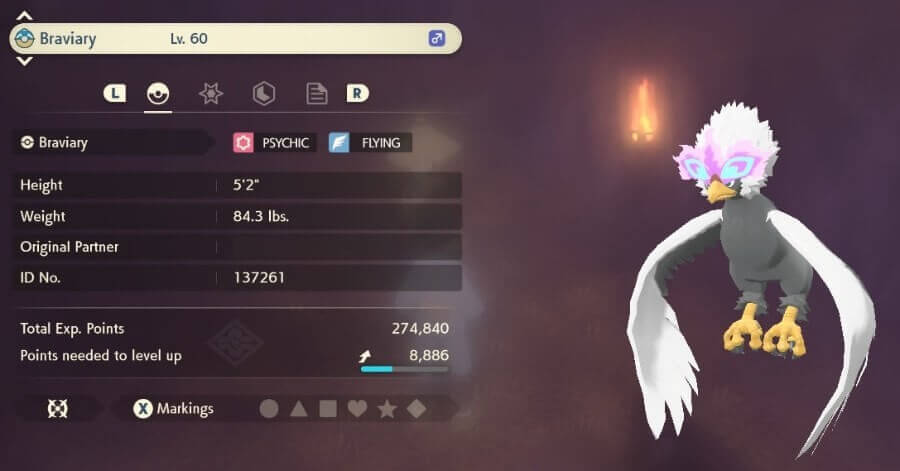Toggle the diamond marking
900x471 pixels.
point(416,408)
